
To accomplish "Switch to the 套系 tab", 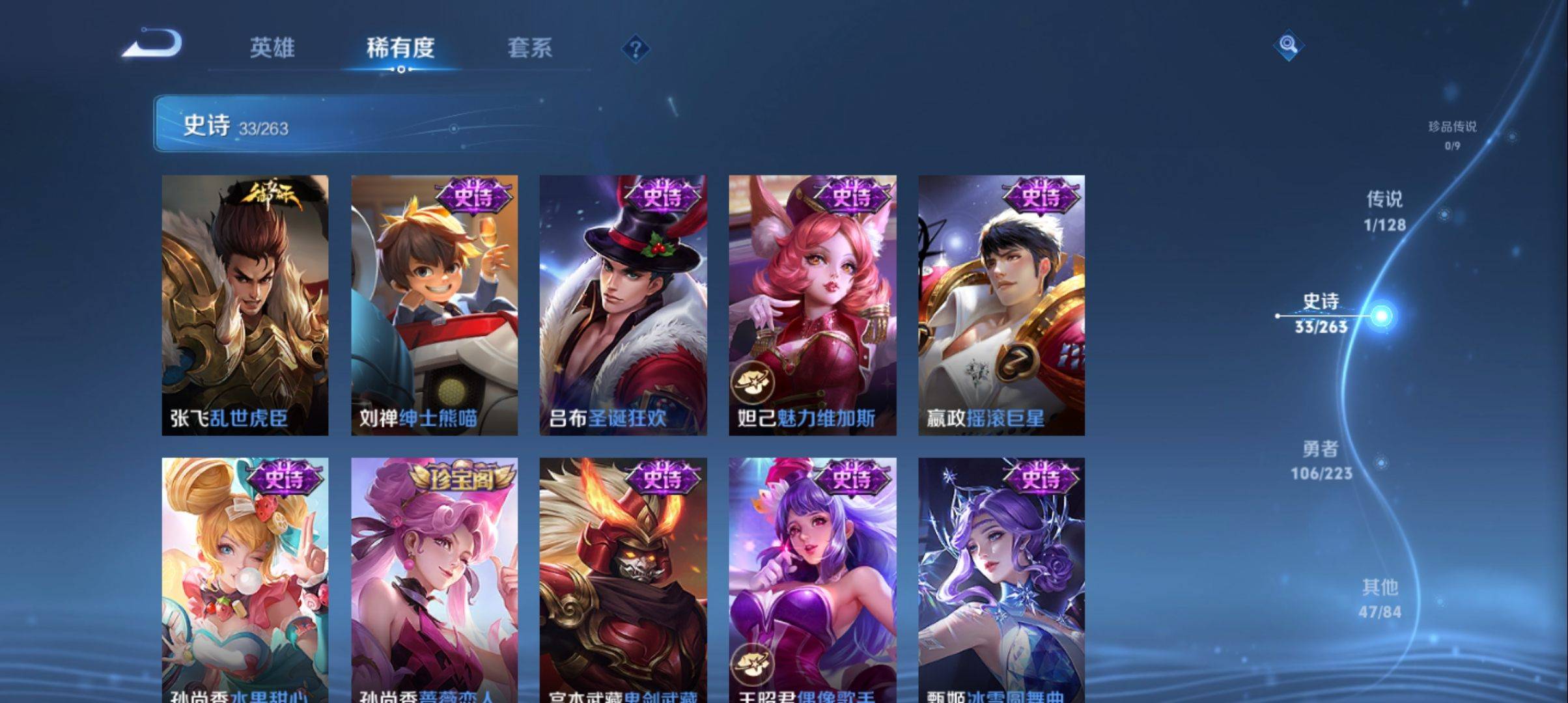I will [x=530, y=49].
